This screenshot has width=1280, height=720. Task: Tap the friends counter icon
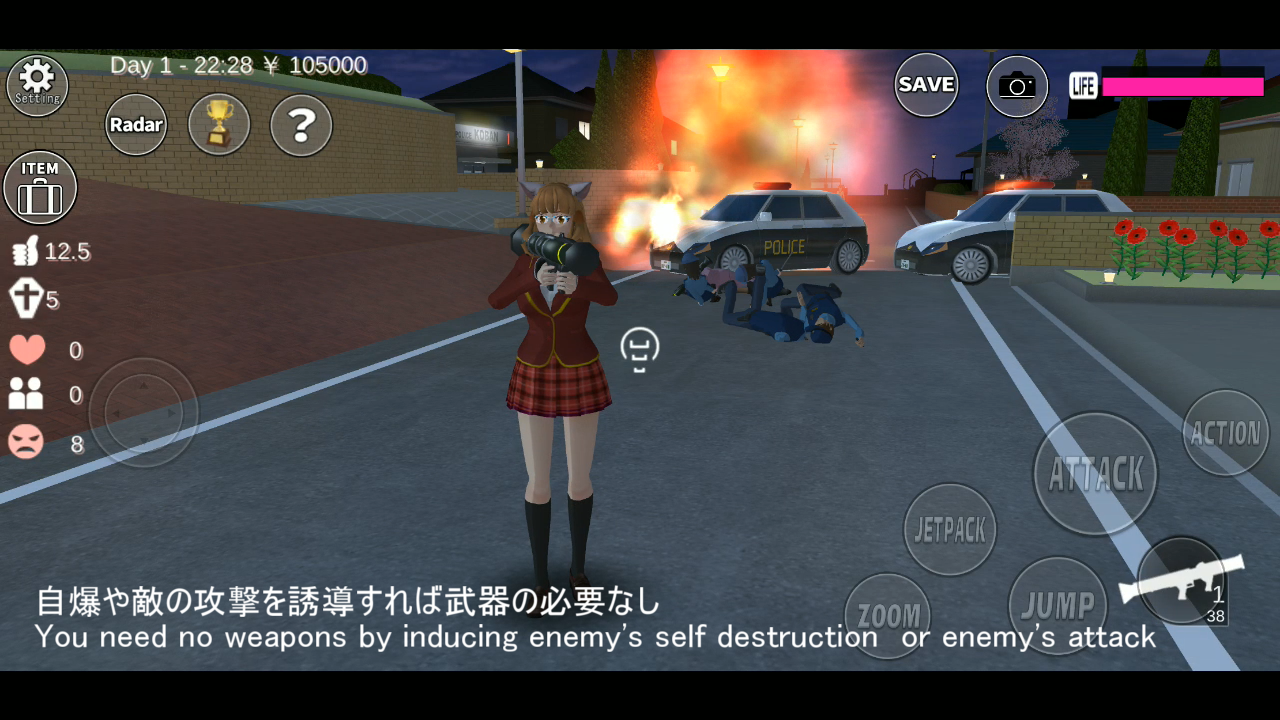click(25, 395)
